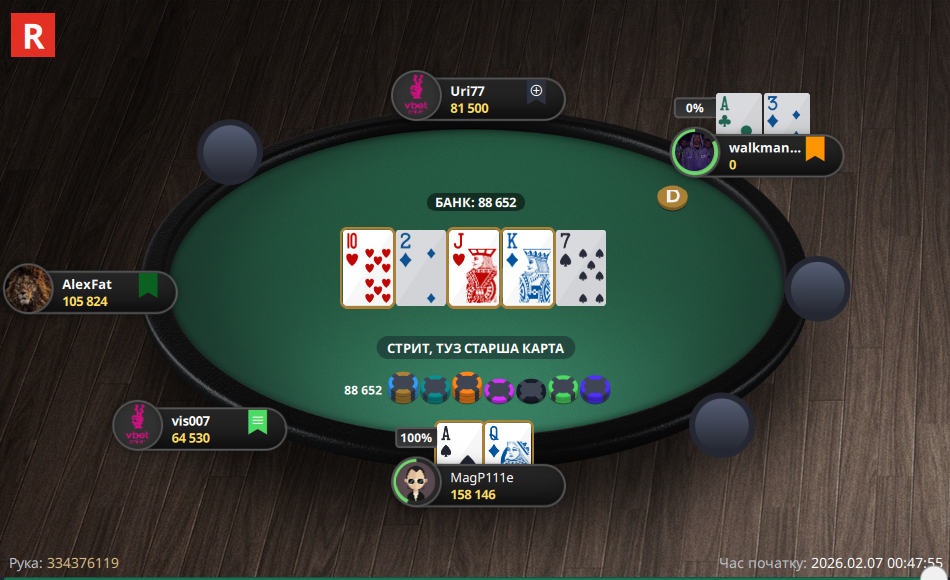
Task: Click the green bookmark tag on AlexFat's panel
Action: click(x=149, y=286)
